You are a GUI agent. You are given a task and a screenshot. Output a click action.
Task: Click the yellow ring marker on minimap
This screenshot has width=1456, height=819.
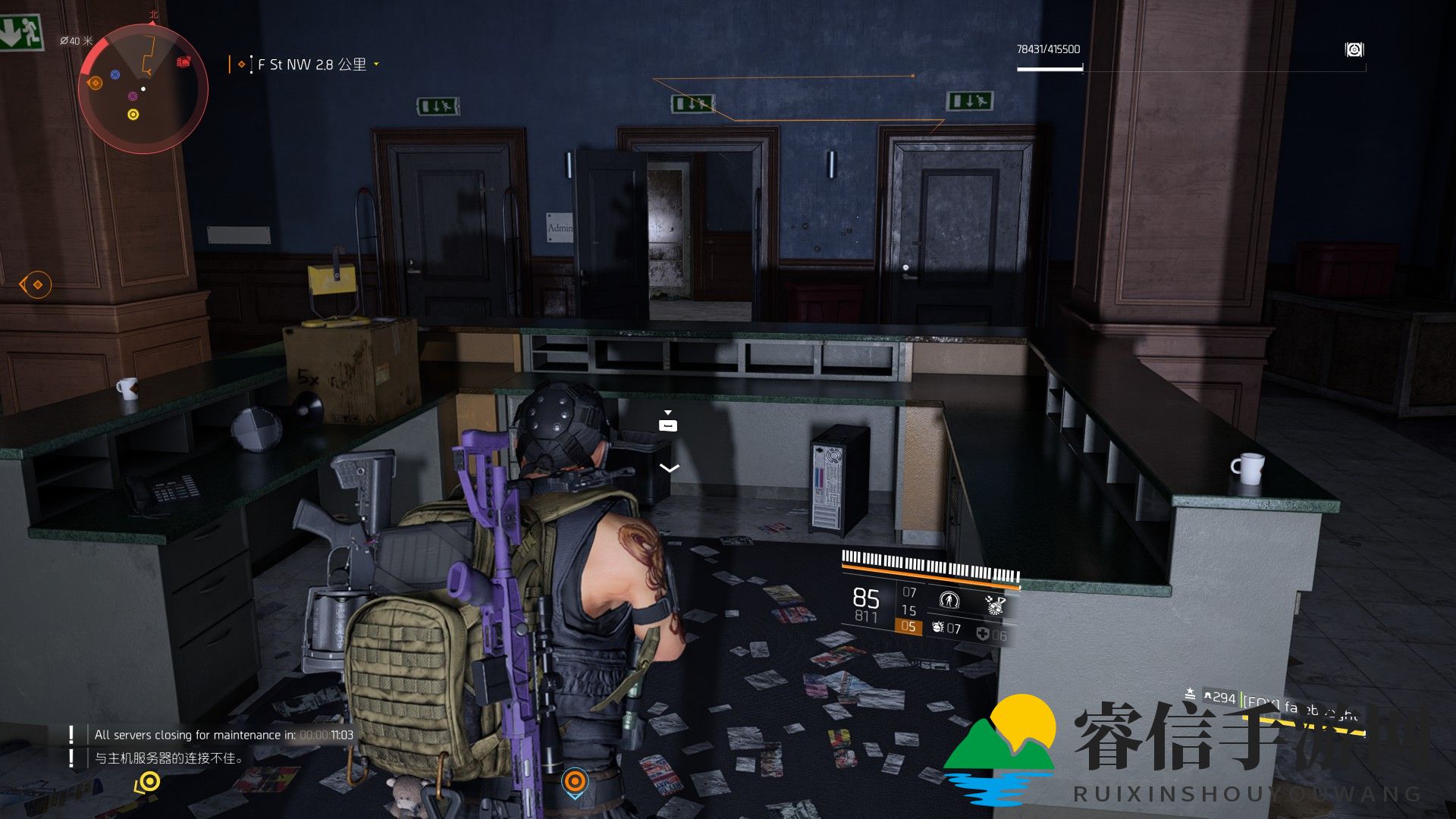[x=133, y=115]
